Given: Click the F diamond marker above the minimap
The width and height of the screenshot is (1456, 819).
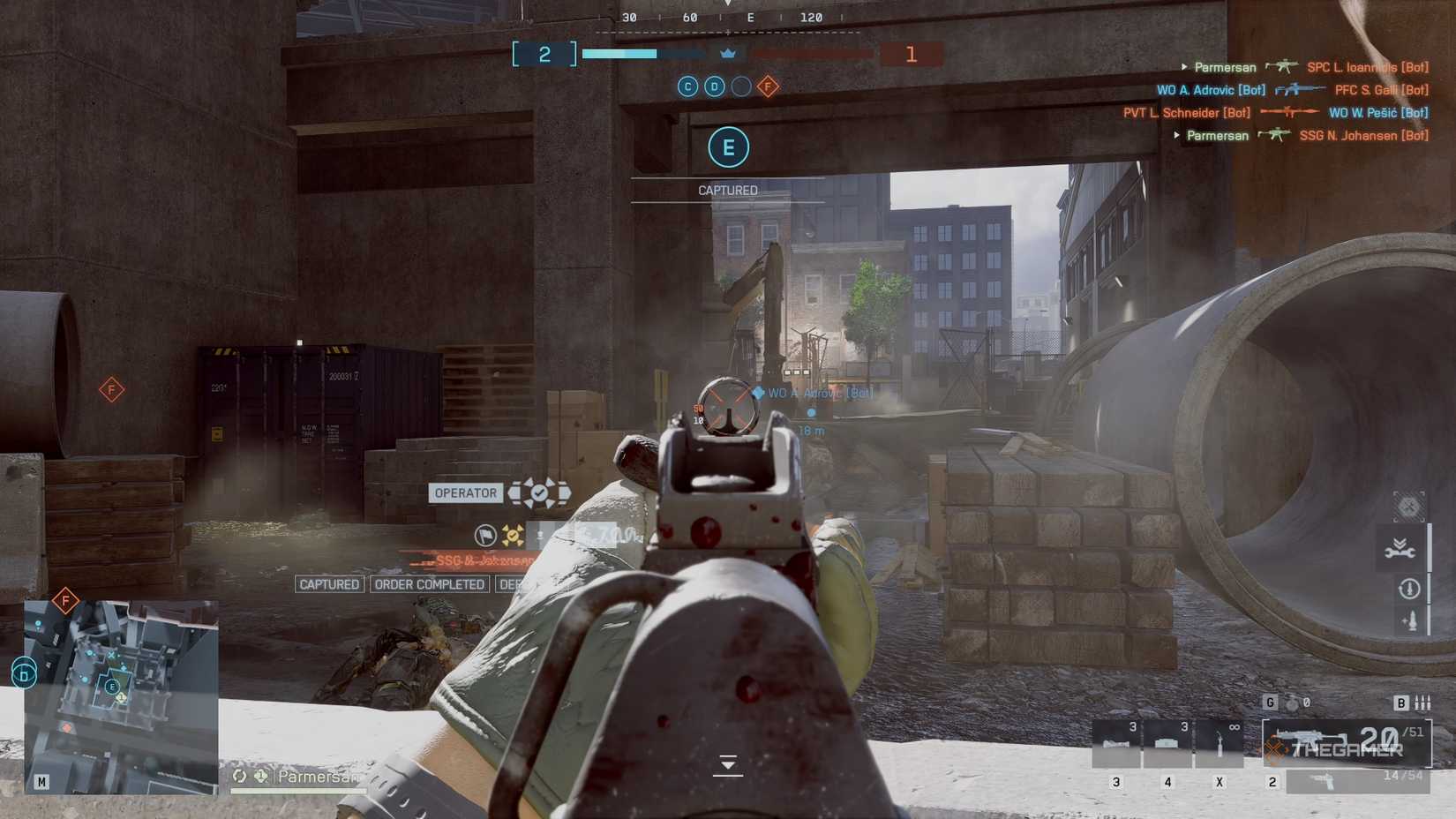Looking at the screenshot, I should (x=65, y=601).
